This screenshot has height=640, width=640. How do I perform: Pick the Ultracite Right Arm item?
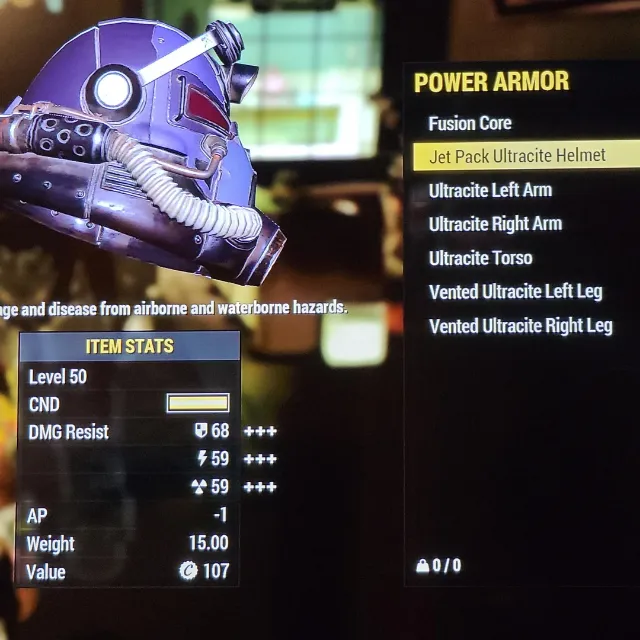(x=495, y=224)
